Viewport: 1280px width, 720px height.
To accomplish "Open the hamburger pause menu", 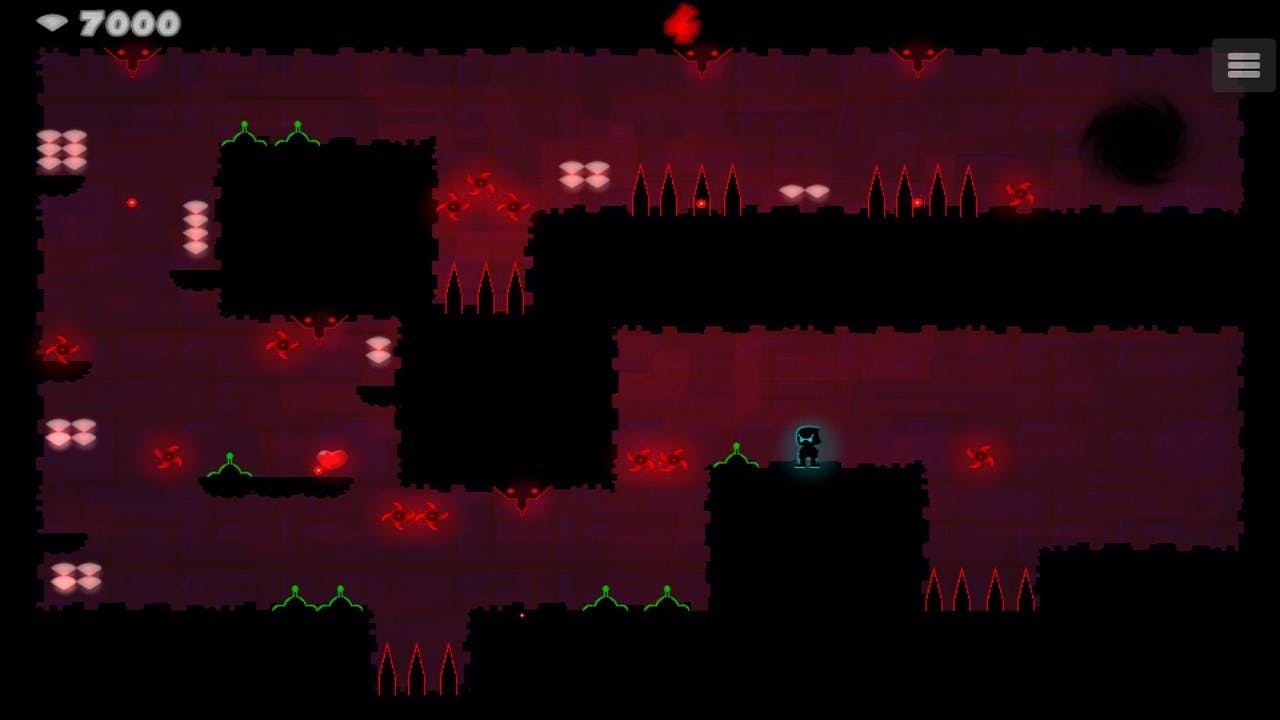I will point(1243,64).
